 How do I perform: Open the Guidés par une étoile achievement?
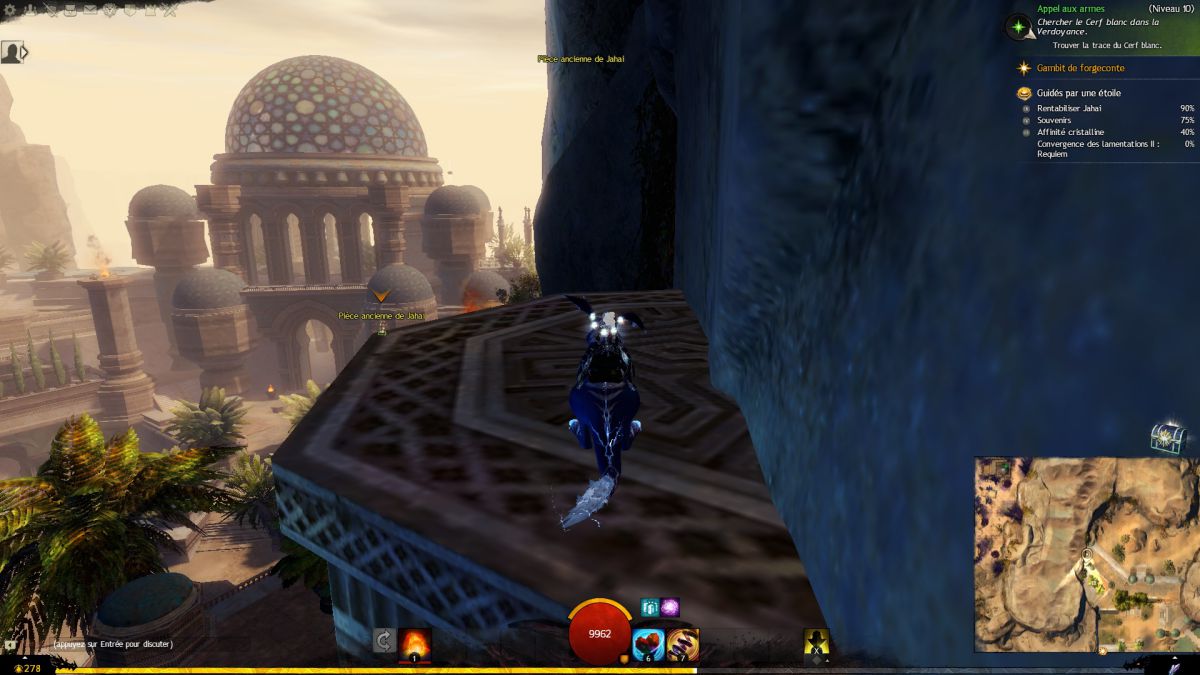click(x=1078, y=93)
